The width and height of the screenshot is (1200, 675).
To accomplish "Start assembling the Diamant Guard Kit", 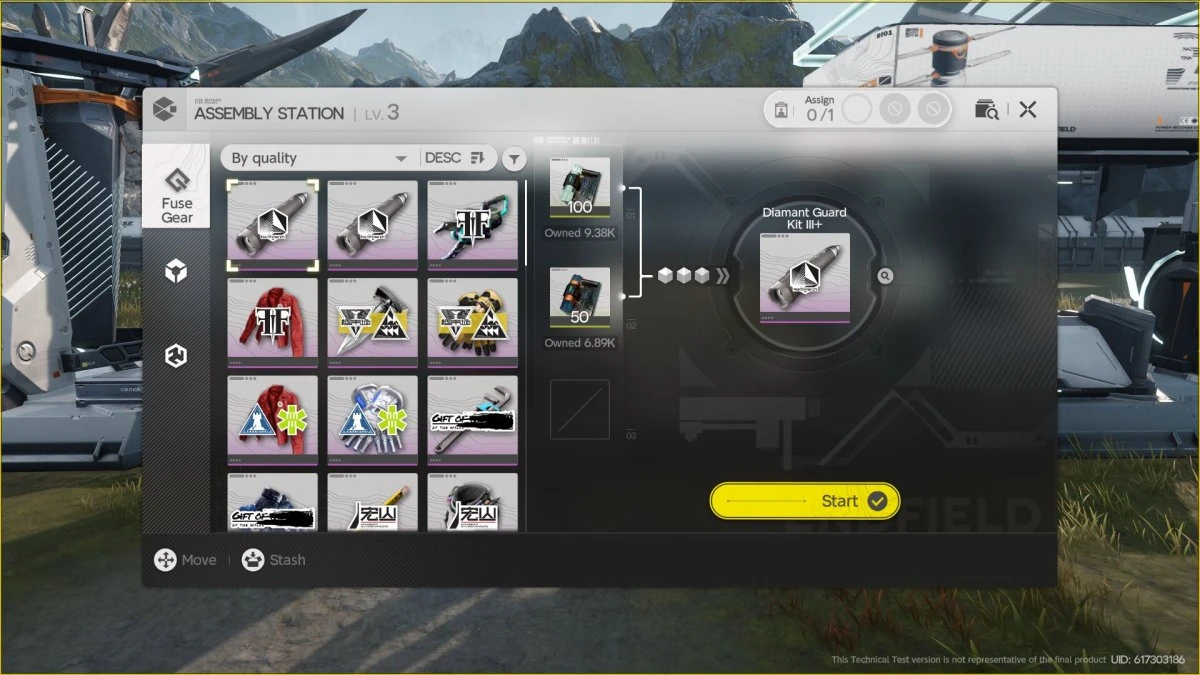I will pos(804,501).
